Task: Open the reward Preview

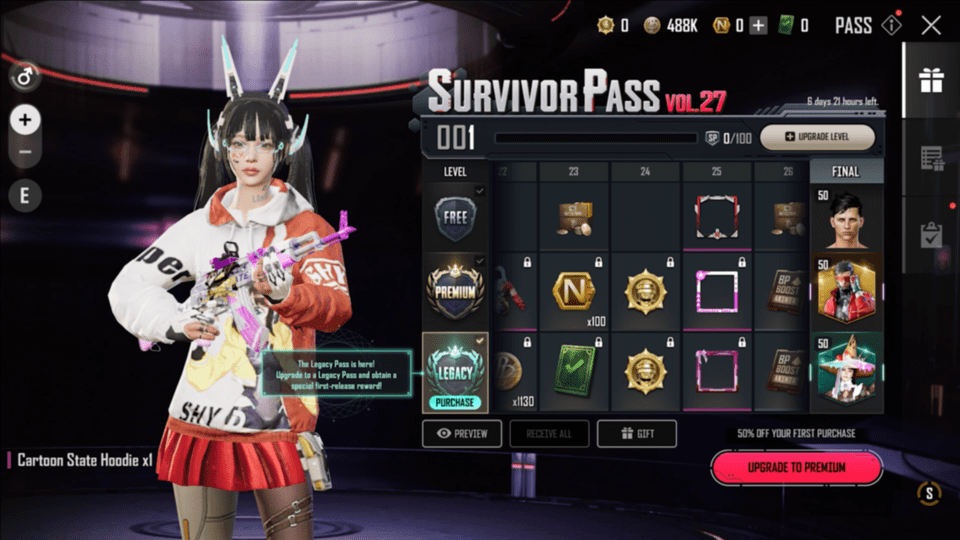Action: pos(462,433)
